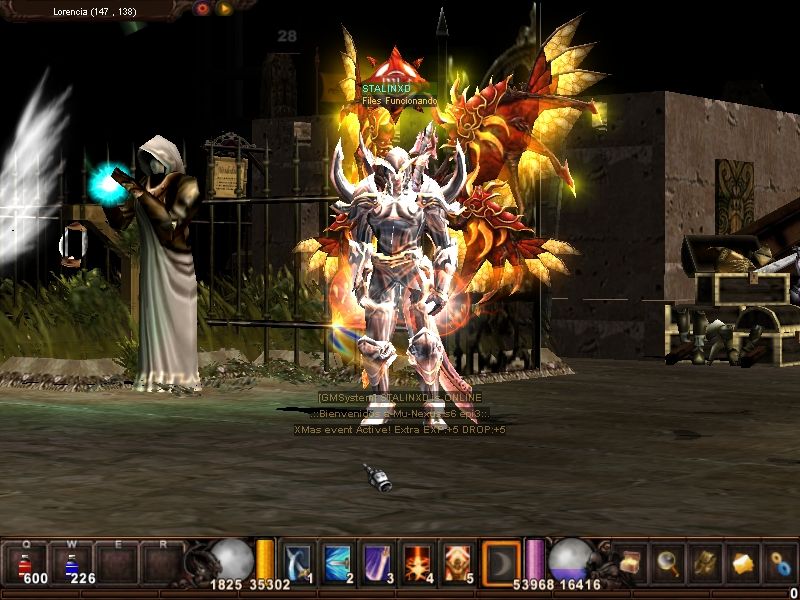Image resolution: width=800 pixels, height=600 pixels.
Task: Activate the curved blade skill in slot 1
Action: tap(298, 561)
